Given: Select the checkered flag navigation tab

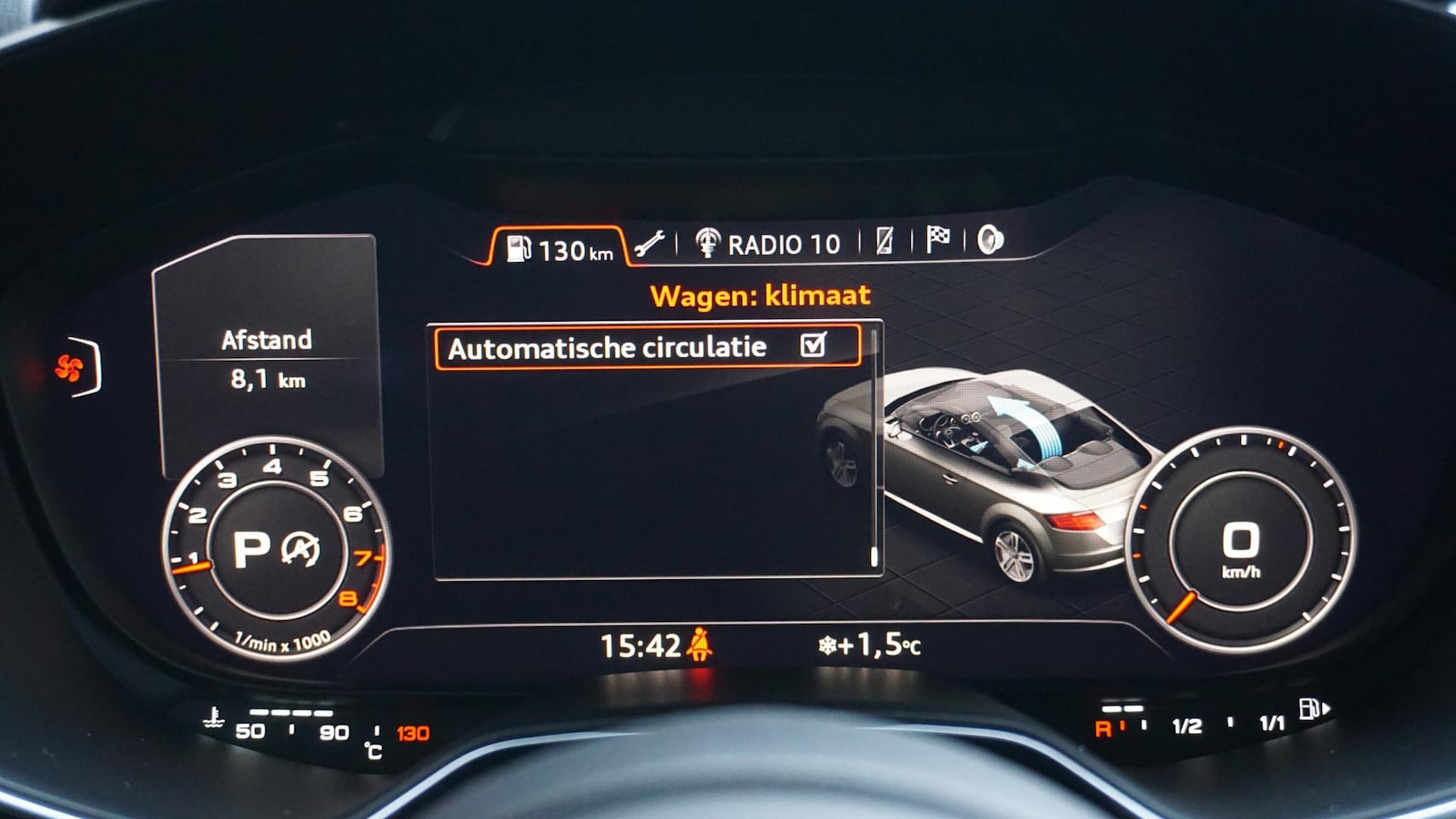Looking at the screenshot, I should pyautogui.click(x=937, y=241).
